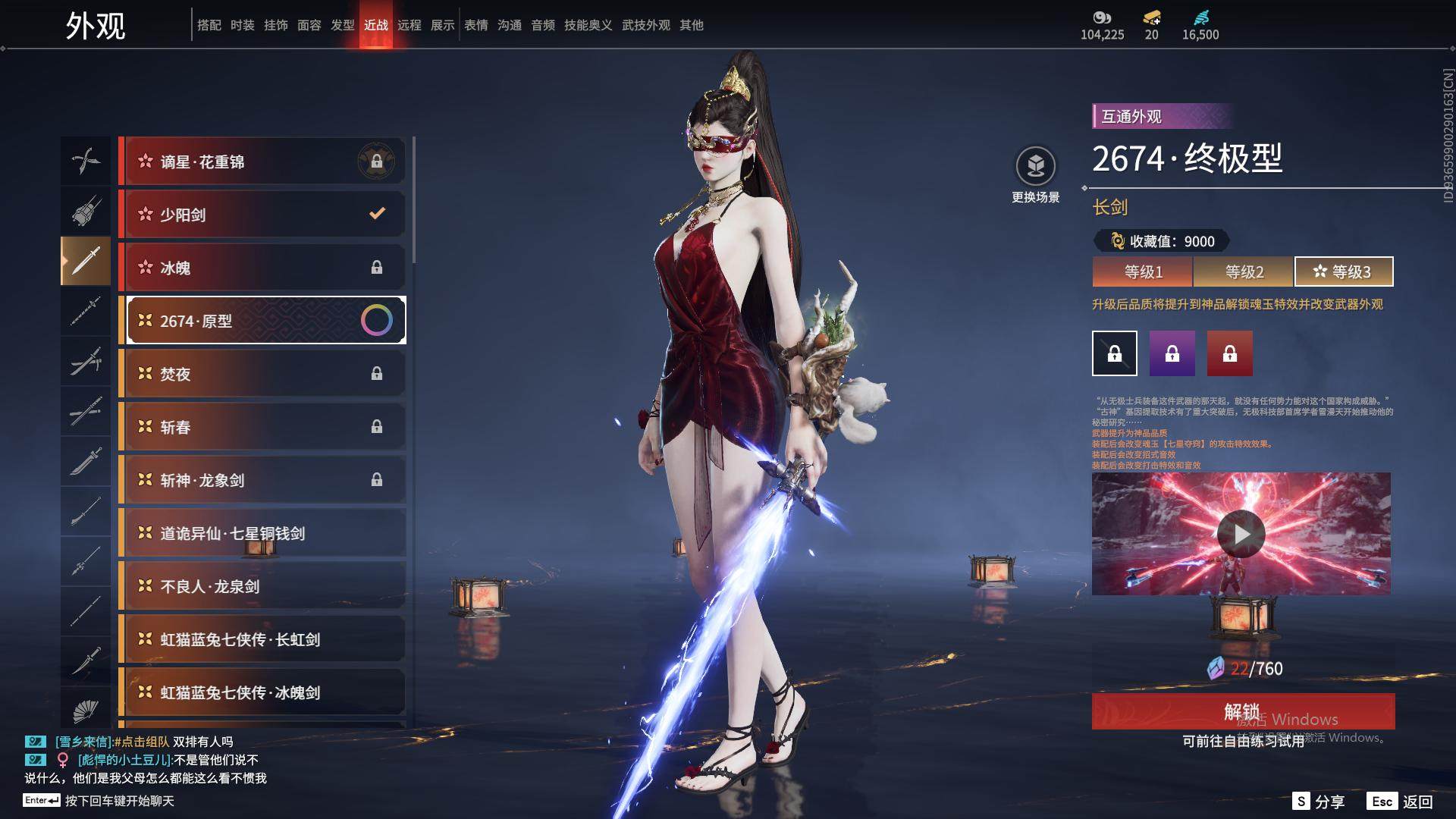Choose the 少阳剑 skin
Viewport: 1456px width, 819px height.
click(x=262, y=215)
